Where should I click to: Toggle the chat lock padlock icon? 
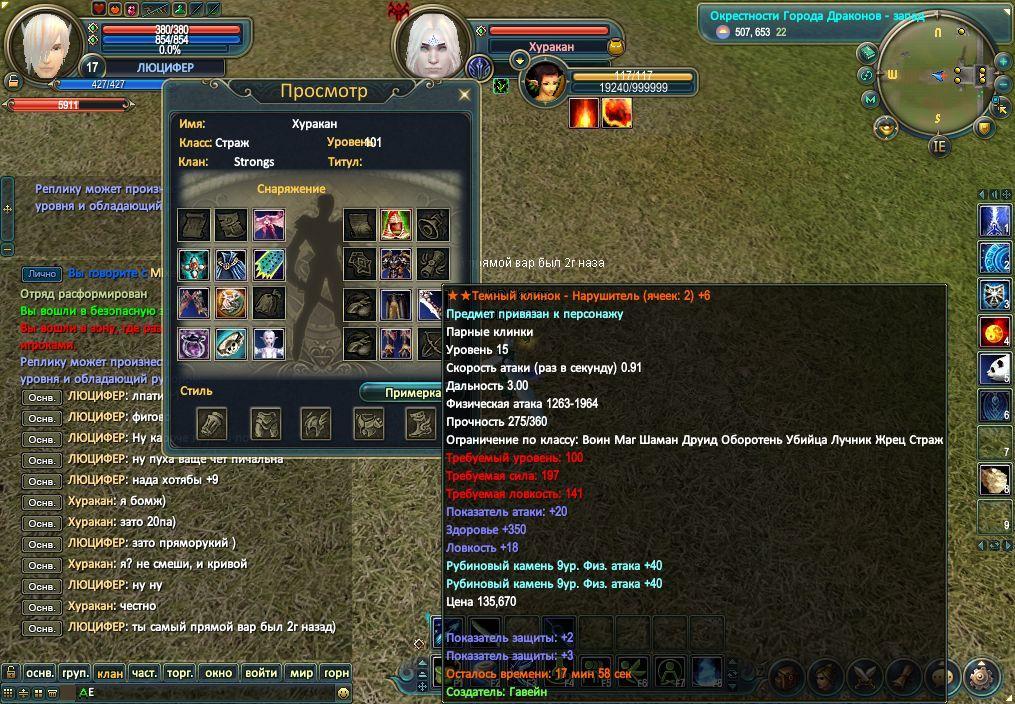coord(9,673)
